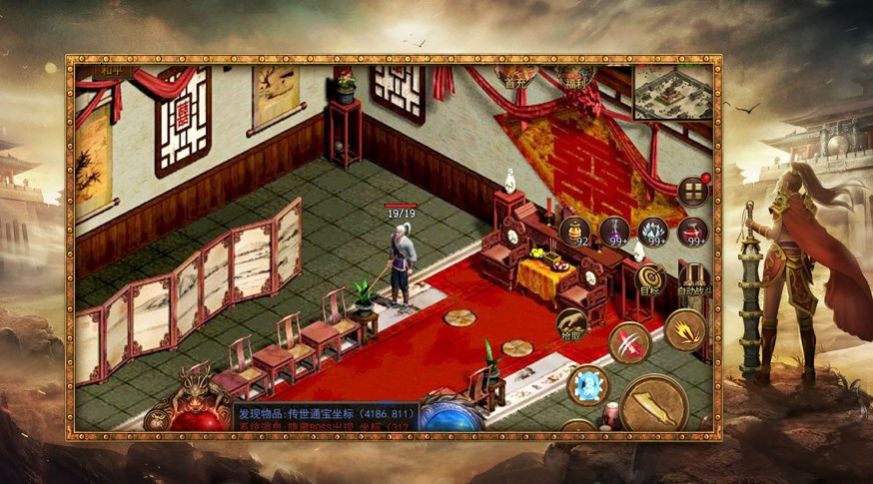
Task: Activate the golden fire burst skill
Action: click(x=686, y=330)
